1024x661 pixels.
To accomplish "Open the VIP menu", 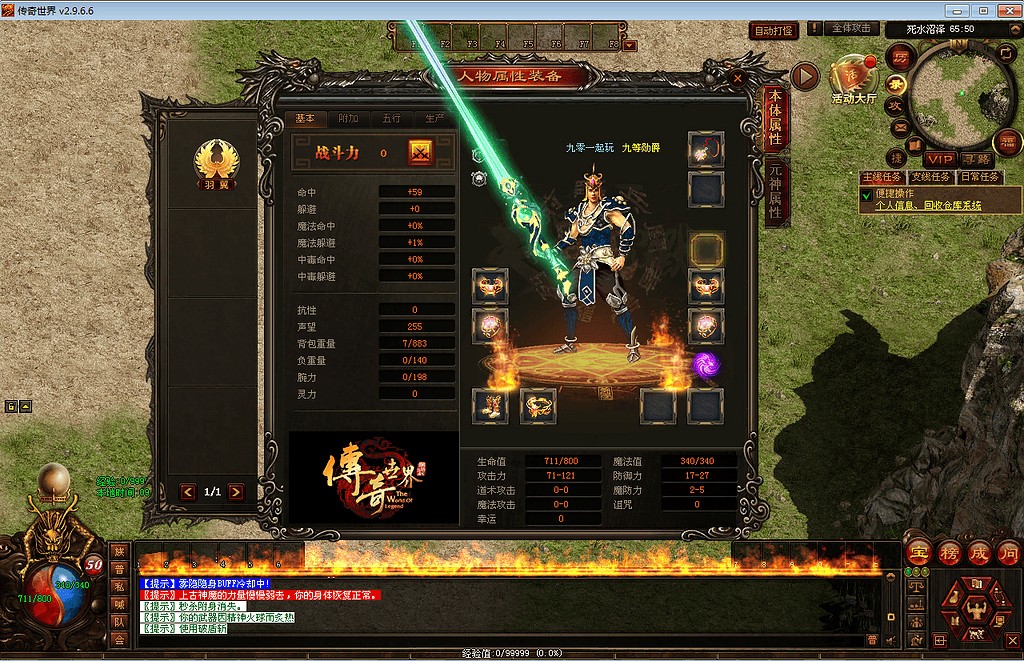I will pyautogui.click(x=939, y=159).
